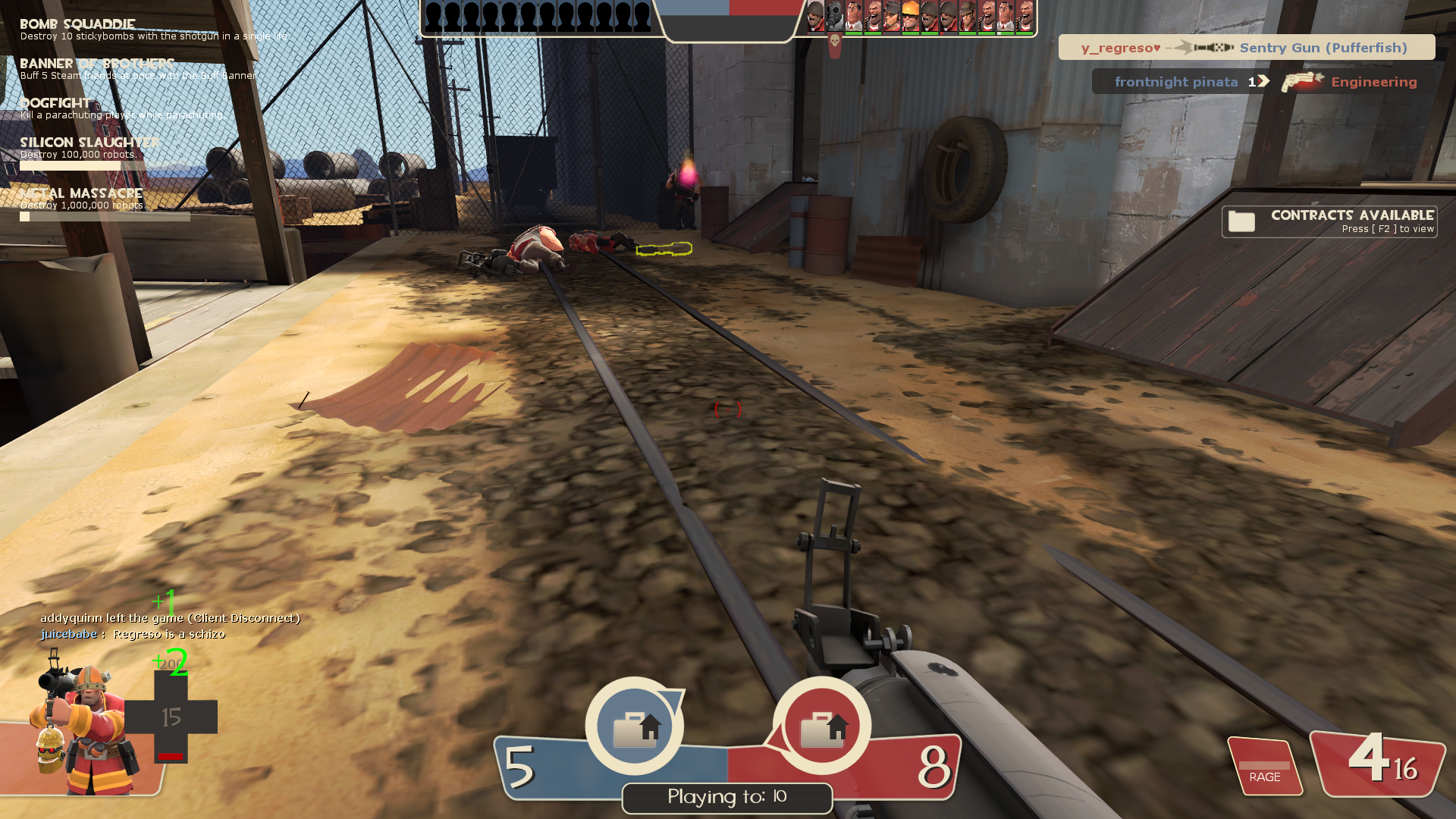Open the Contracts Available notification
Image resolution: width=1456 pixels, height=819 pixels.
[x=1329, y=221]
